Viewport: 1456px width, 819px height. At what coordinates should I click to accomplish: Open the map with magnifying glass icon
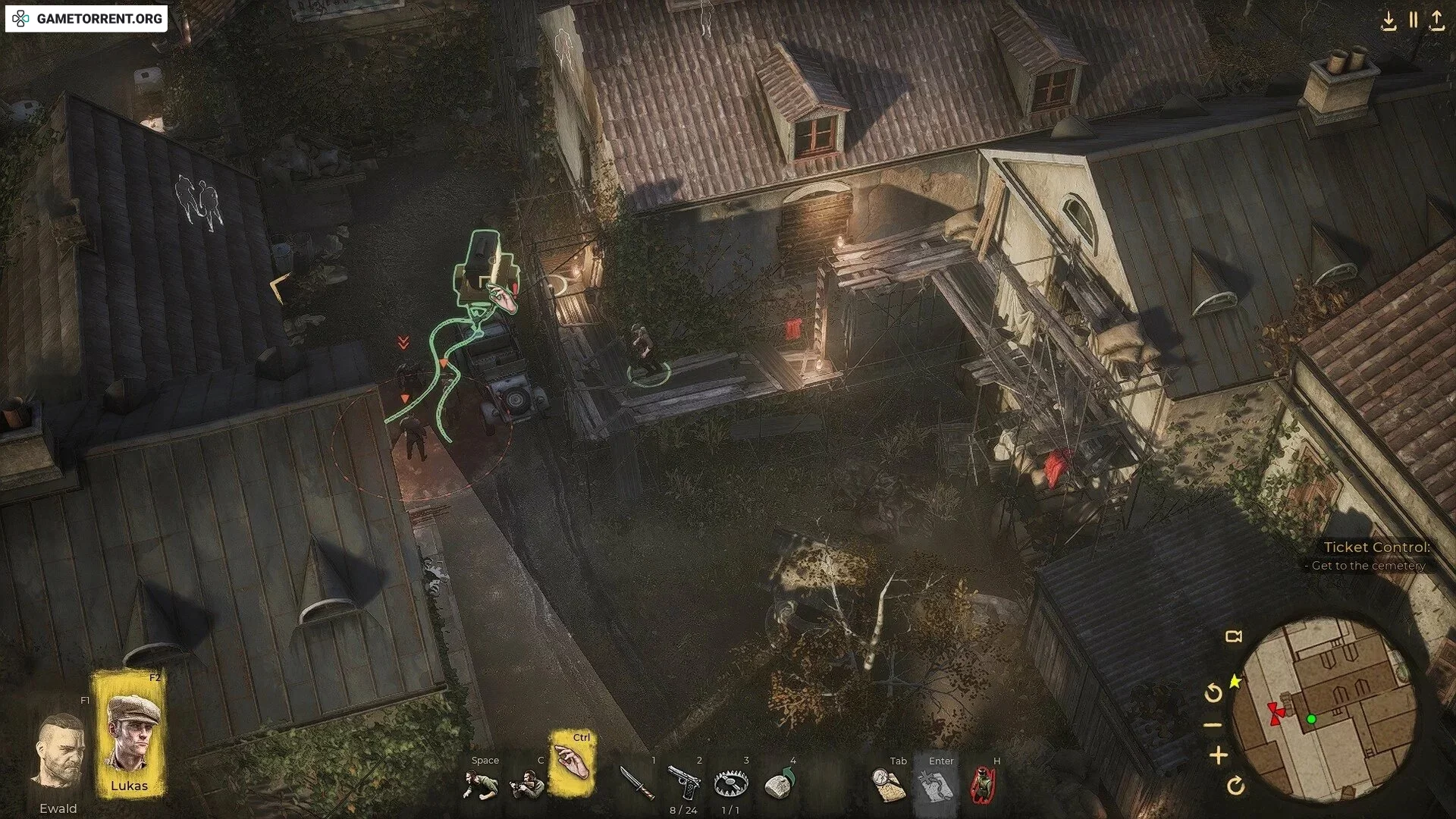(889, 786)
